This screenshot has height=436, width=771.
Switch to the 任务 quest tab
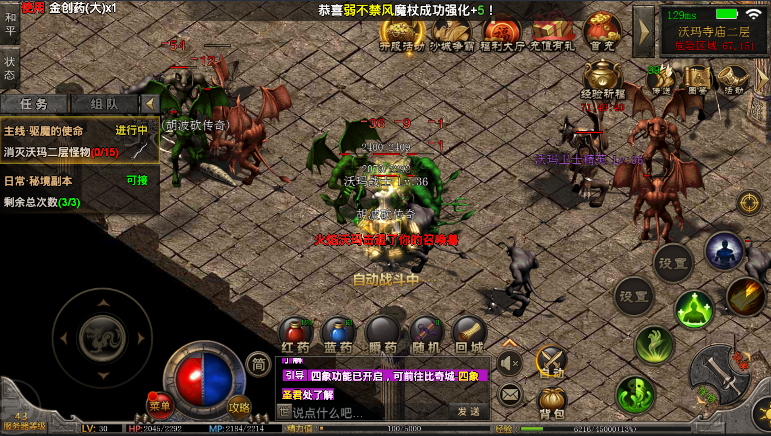coord(35,103)
